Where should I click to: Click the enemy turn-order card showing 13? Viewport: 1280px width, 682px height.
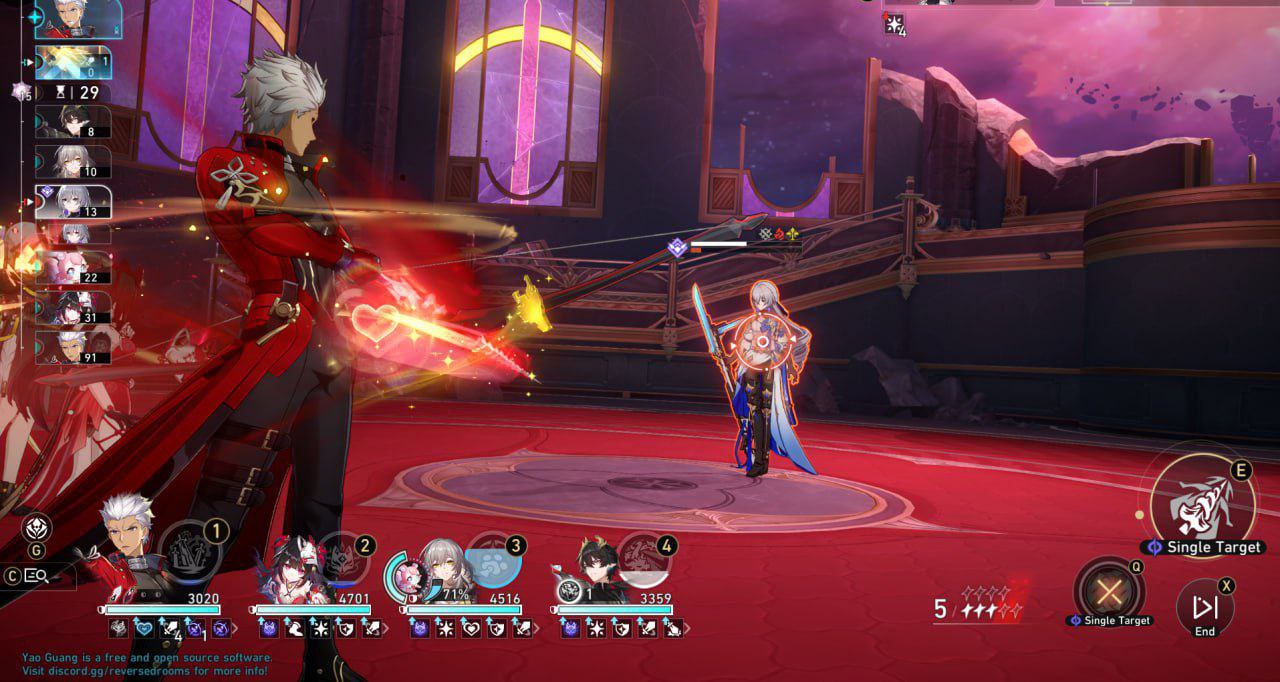coord(73,200)
